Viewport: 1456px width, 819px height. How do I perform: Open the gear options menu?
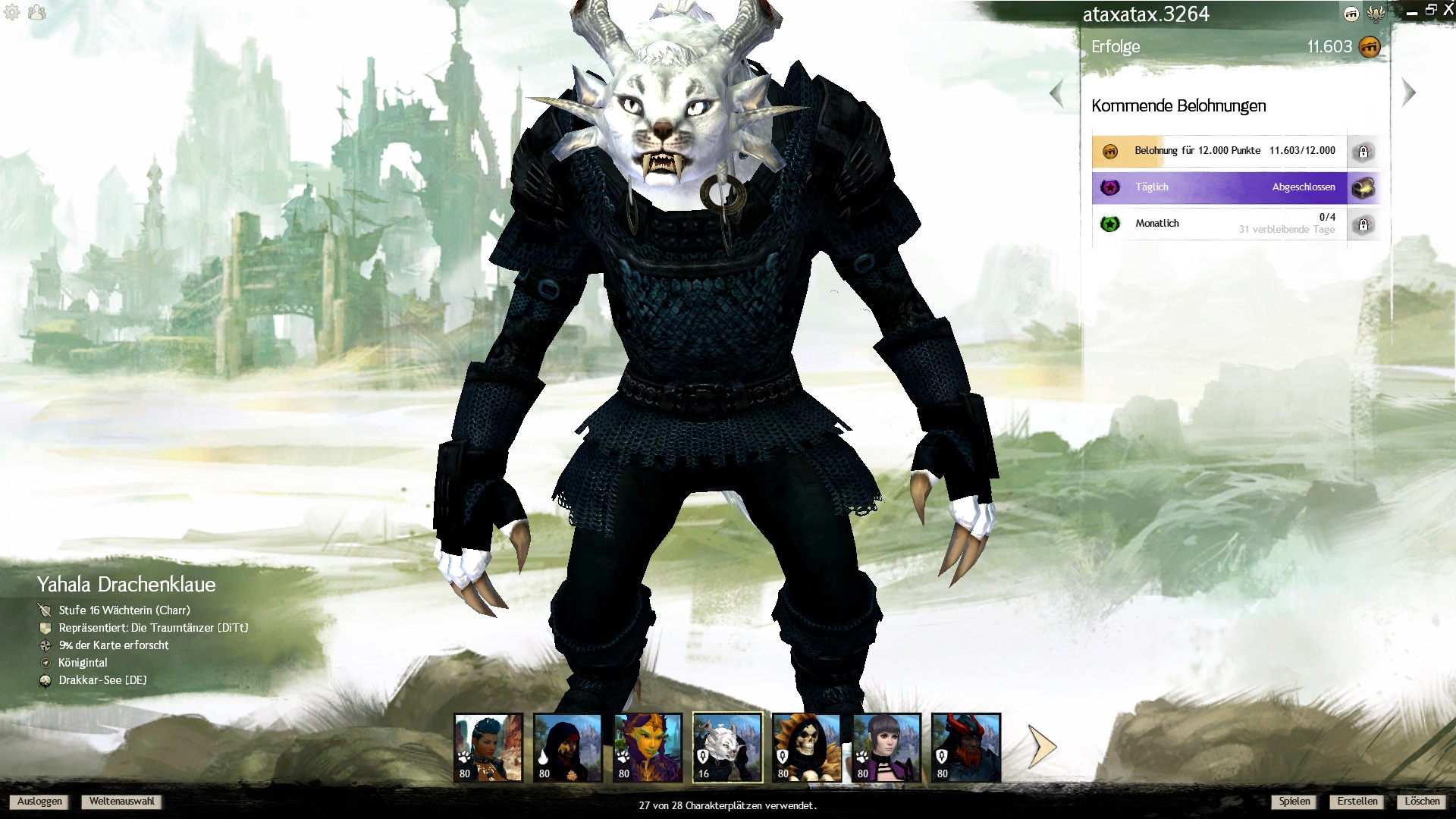(x=12, y=12)
